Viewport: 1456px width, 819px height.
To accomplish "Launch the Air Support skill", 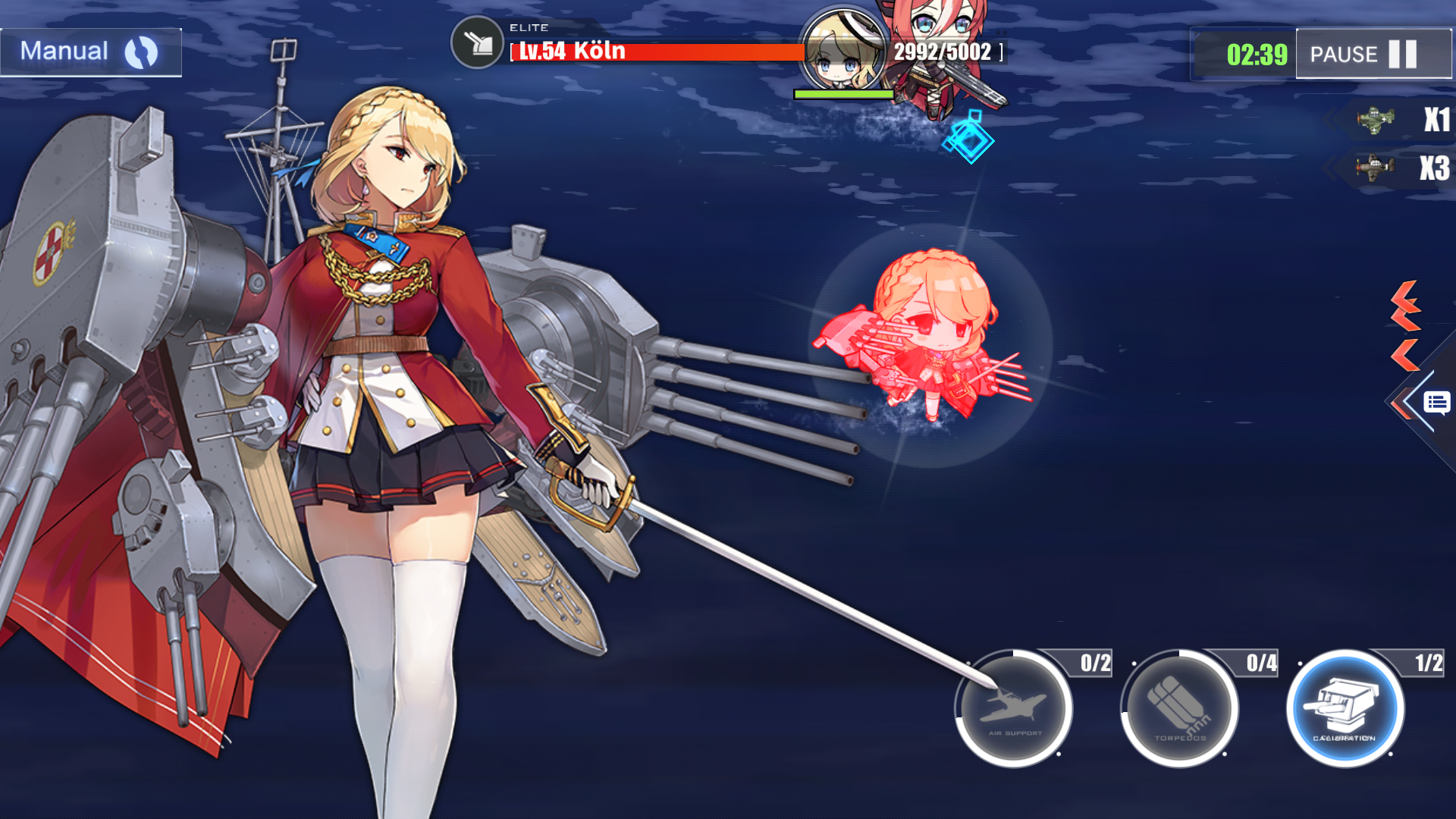I will click(1014, 709).
